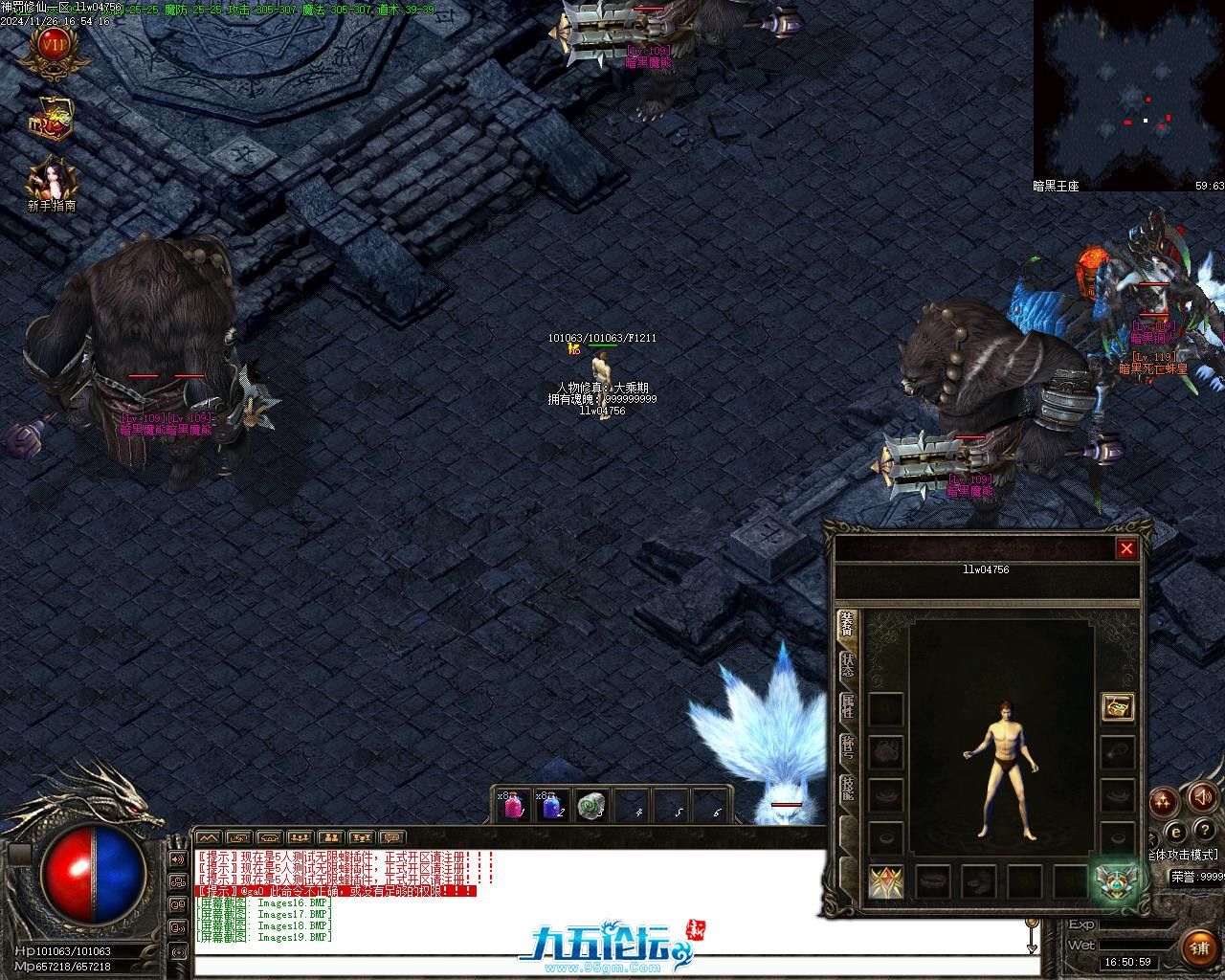Open the 属性 attributes tab
The image size is (1225, 980).
848,707
